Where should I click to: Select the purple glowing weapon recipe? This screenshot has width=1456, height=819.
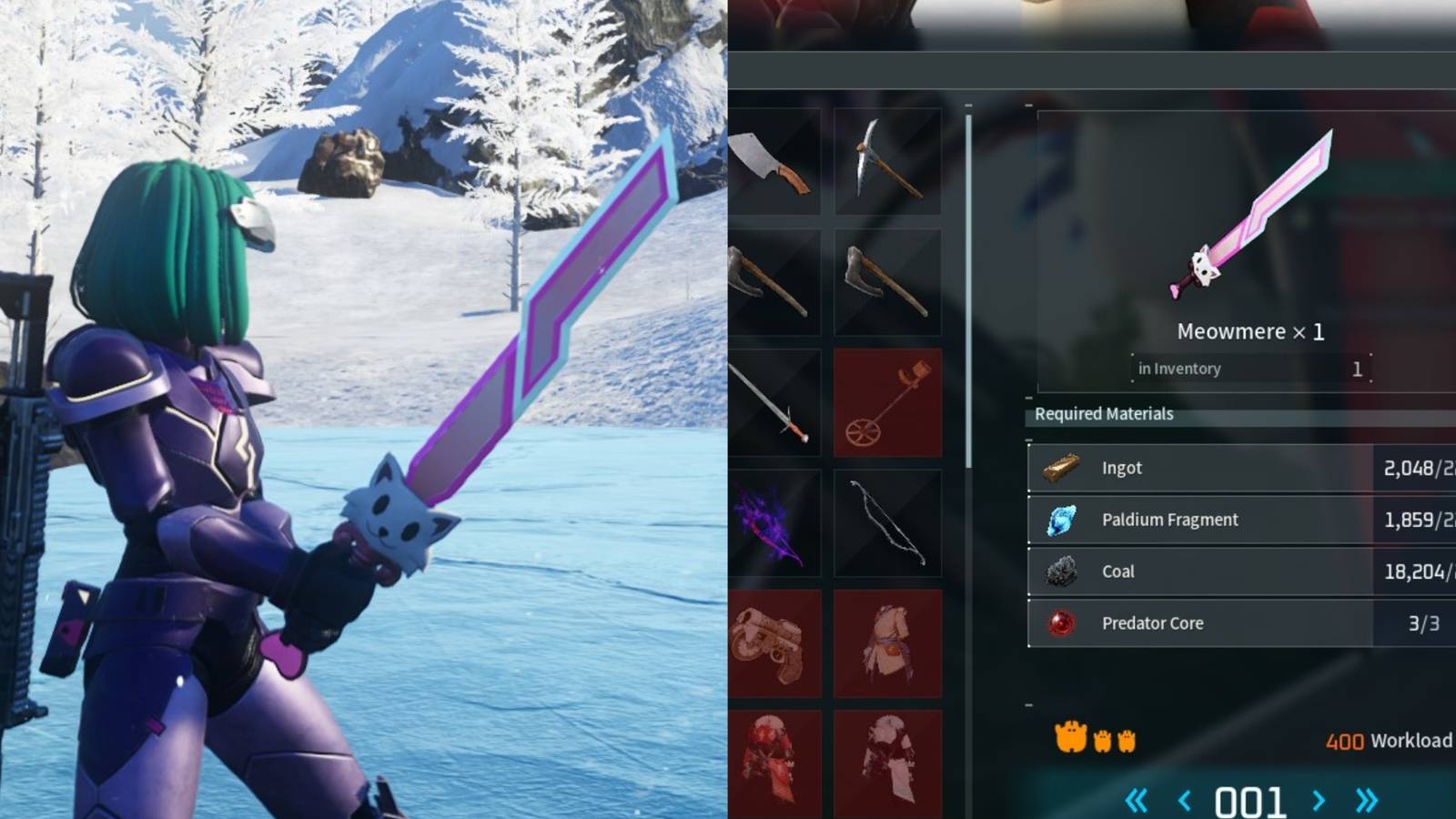[775, 523]
